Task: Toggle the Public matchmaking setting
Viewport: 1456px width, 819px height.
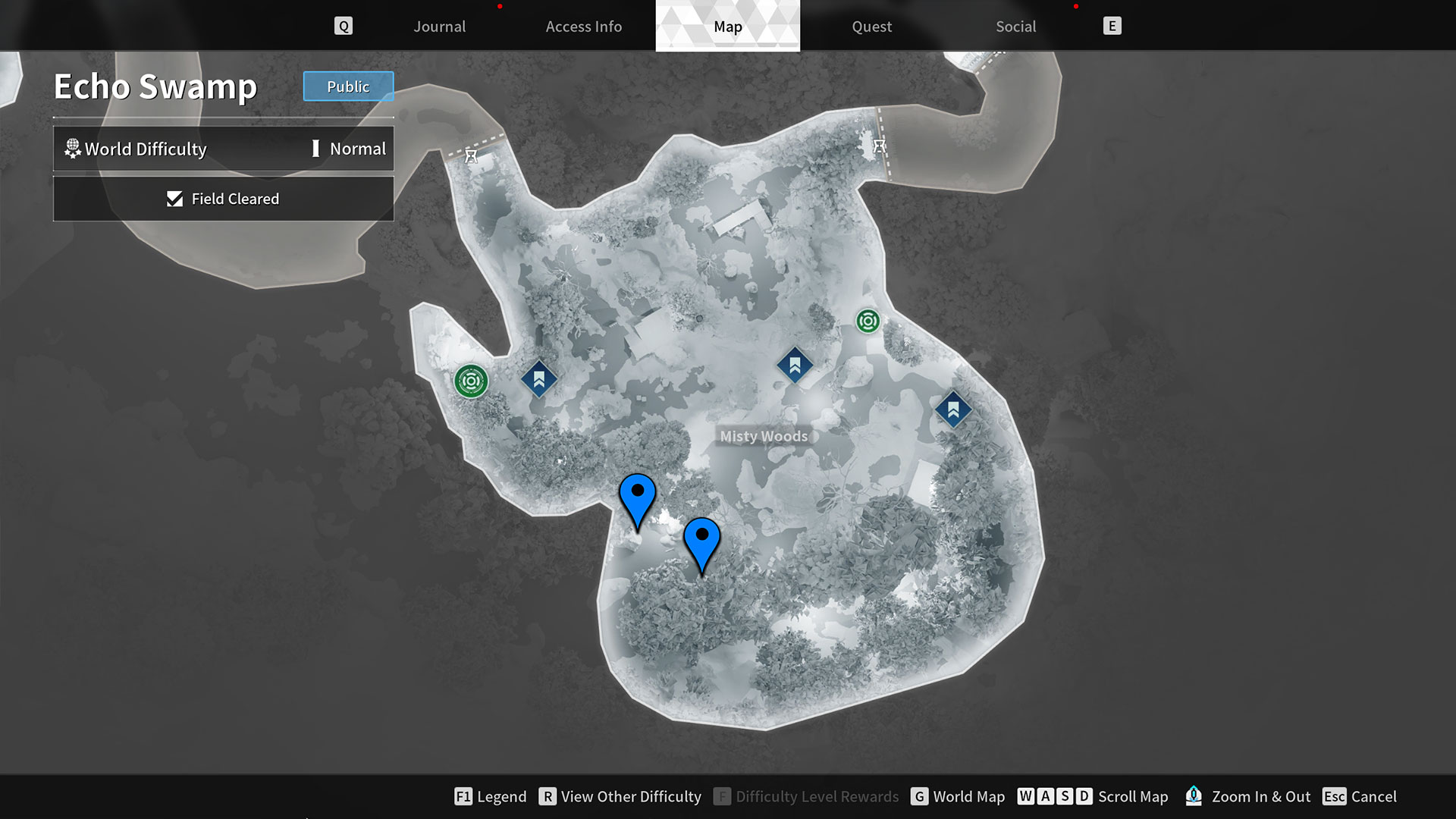Action: 348,86
